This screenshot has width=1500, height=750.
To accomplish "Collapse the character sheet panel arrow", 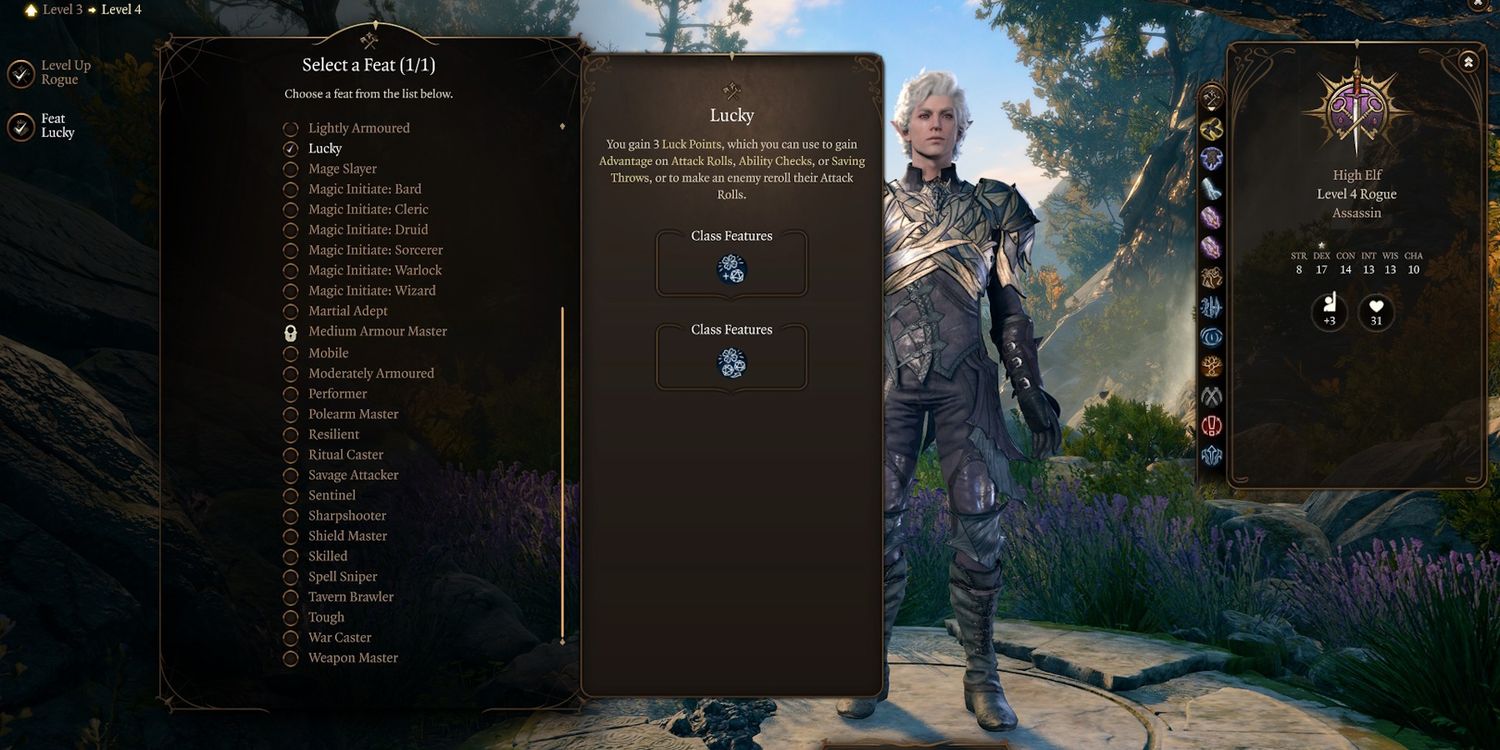I will click(1468, 62).
